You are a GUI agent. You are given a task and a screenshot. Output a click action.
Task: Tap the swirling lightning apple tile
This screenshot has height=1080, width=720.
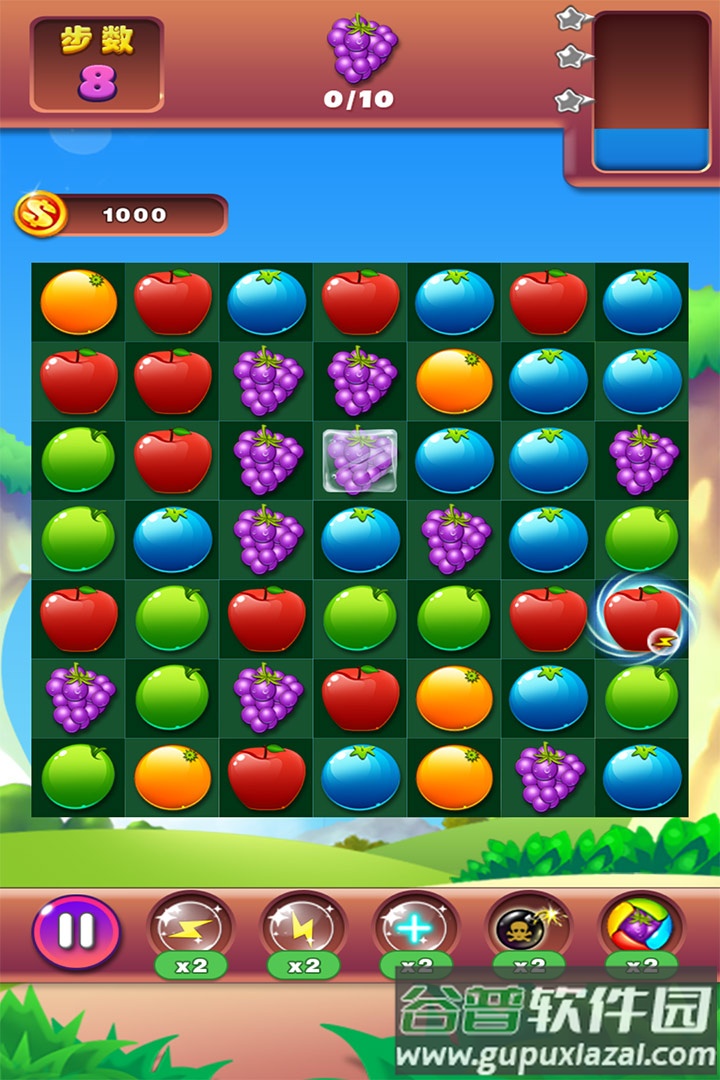[x=642, y=619]
